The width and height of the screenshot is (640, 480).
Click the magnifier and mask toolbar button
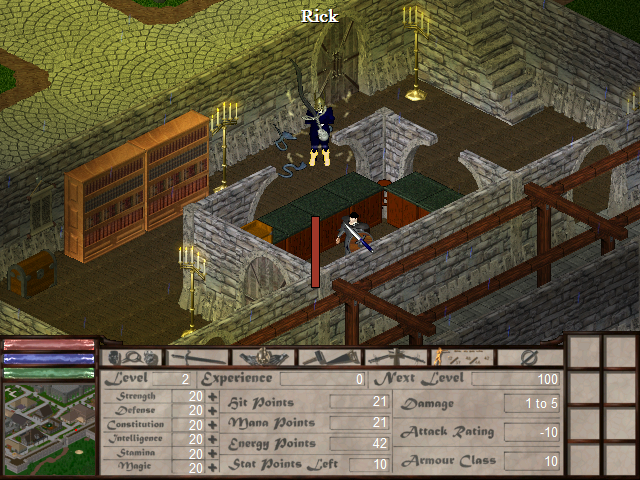[133, 357]
